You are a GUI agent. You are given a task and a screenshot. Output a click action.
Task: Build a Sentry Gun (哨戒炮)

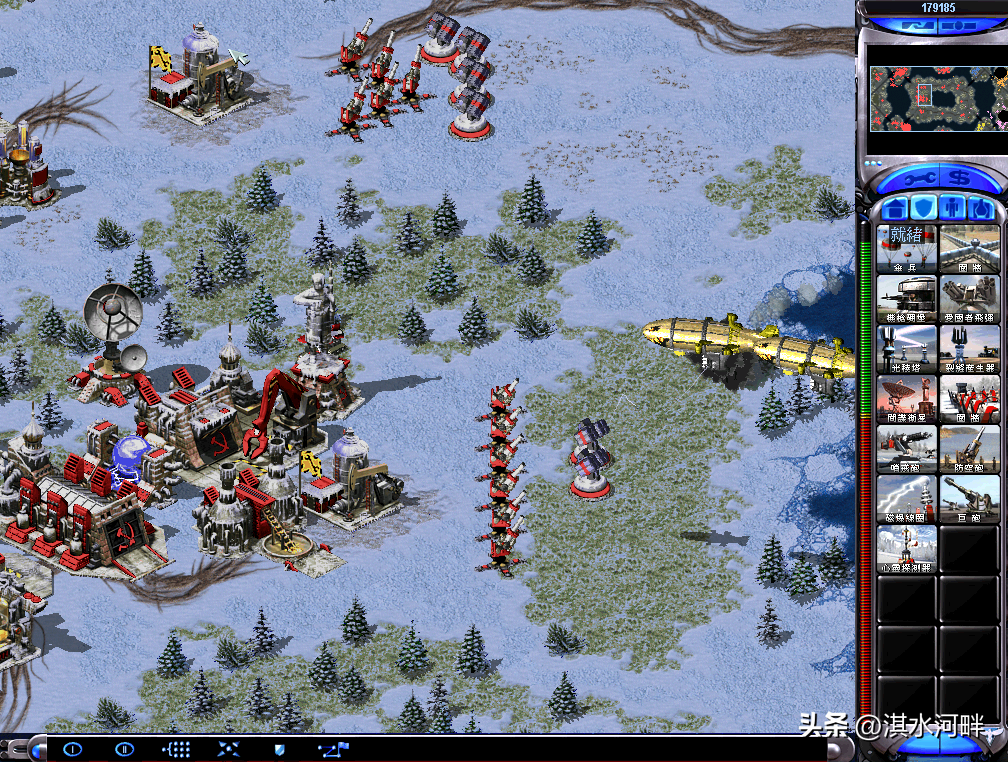[907, 448]
